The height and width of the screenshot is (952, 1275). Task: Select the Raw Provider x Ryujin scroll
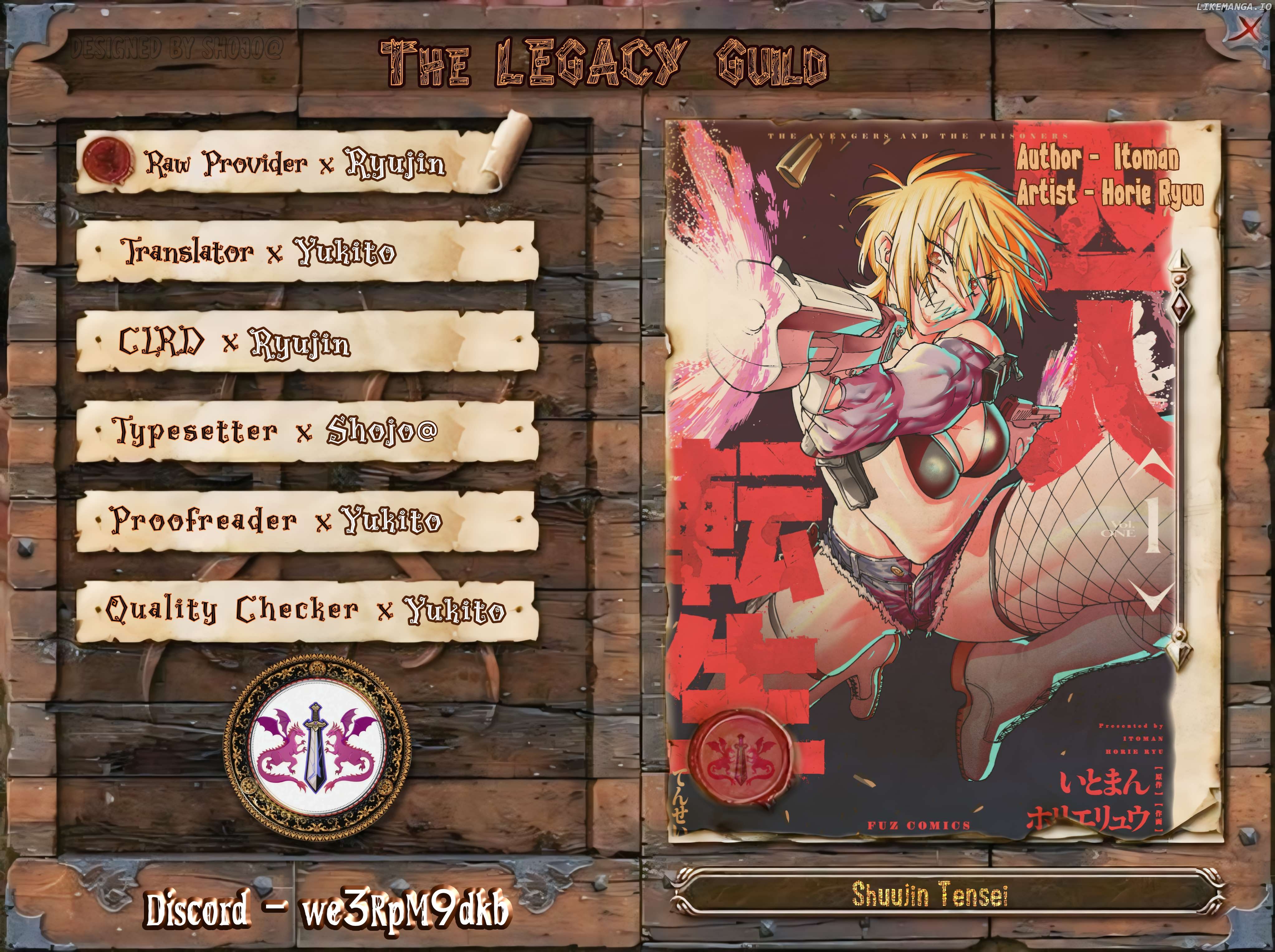click(294, 163)
